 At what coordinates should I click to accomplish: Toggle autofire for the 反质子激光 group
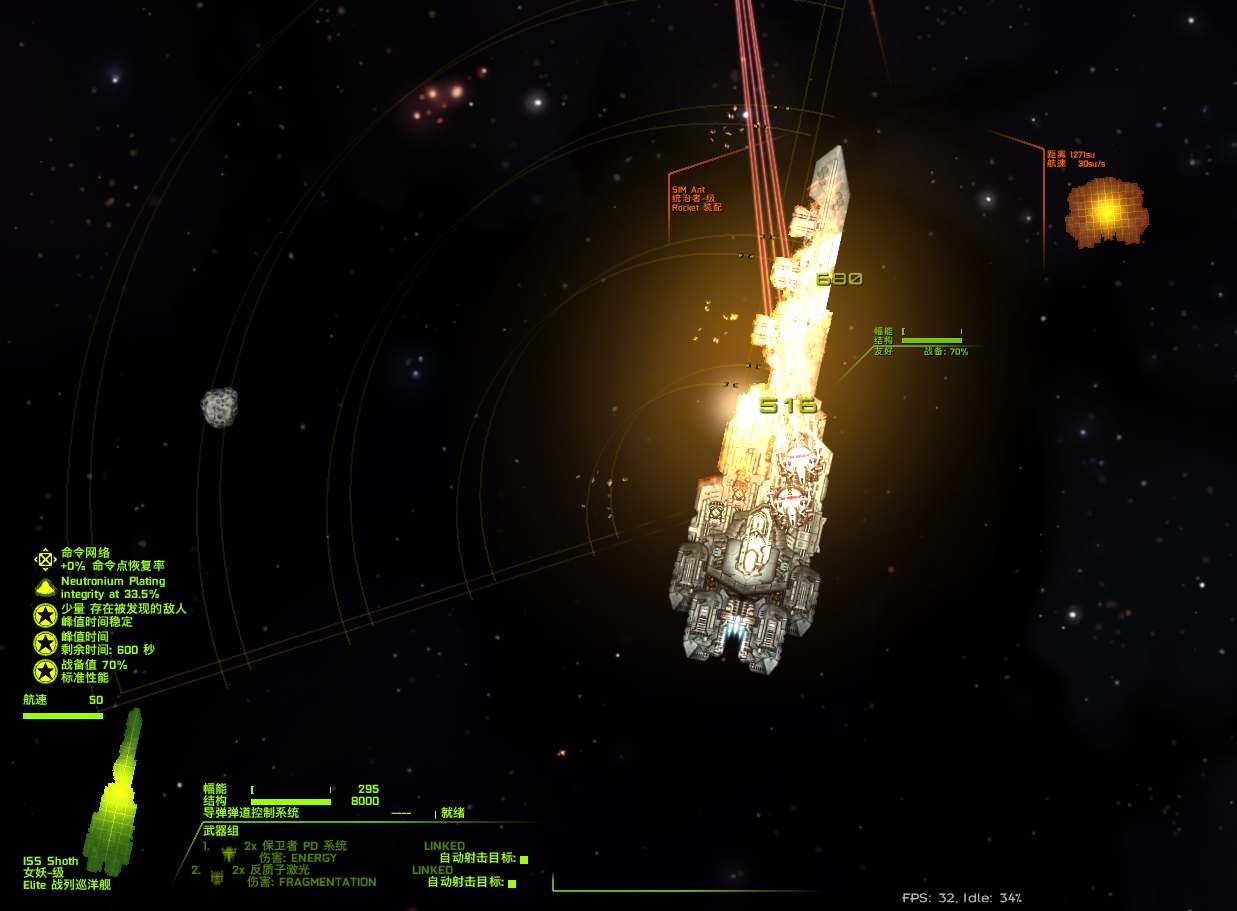coord(512,883)
